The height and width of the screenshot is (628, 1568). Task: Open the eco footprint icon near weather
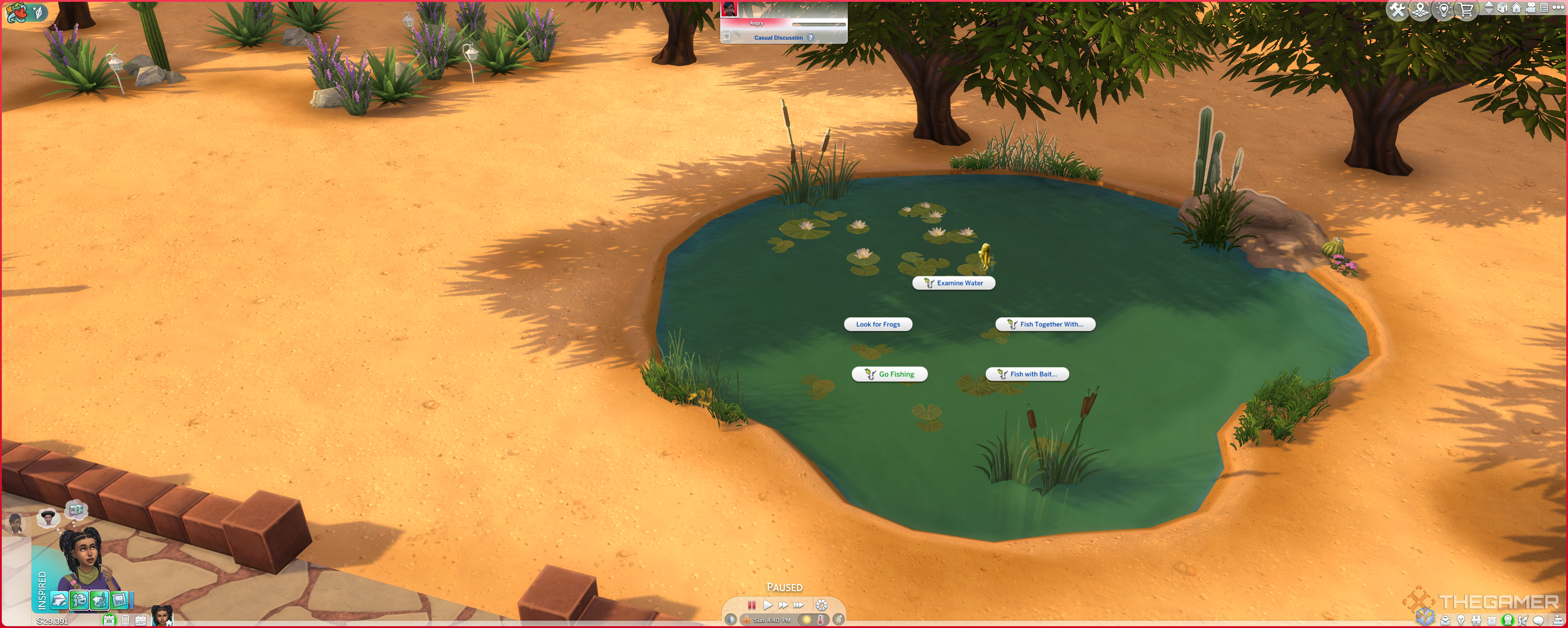(839, 619)
